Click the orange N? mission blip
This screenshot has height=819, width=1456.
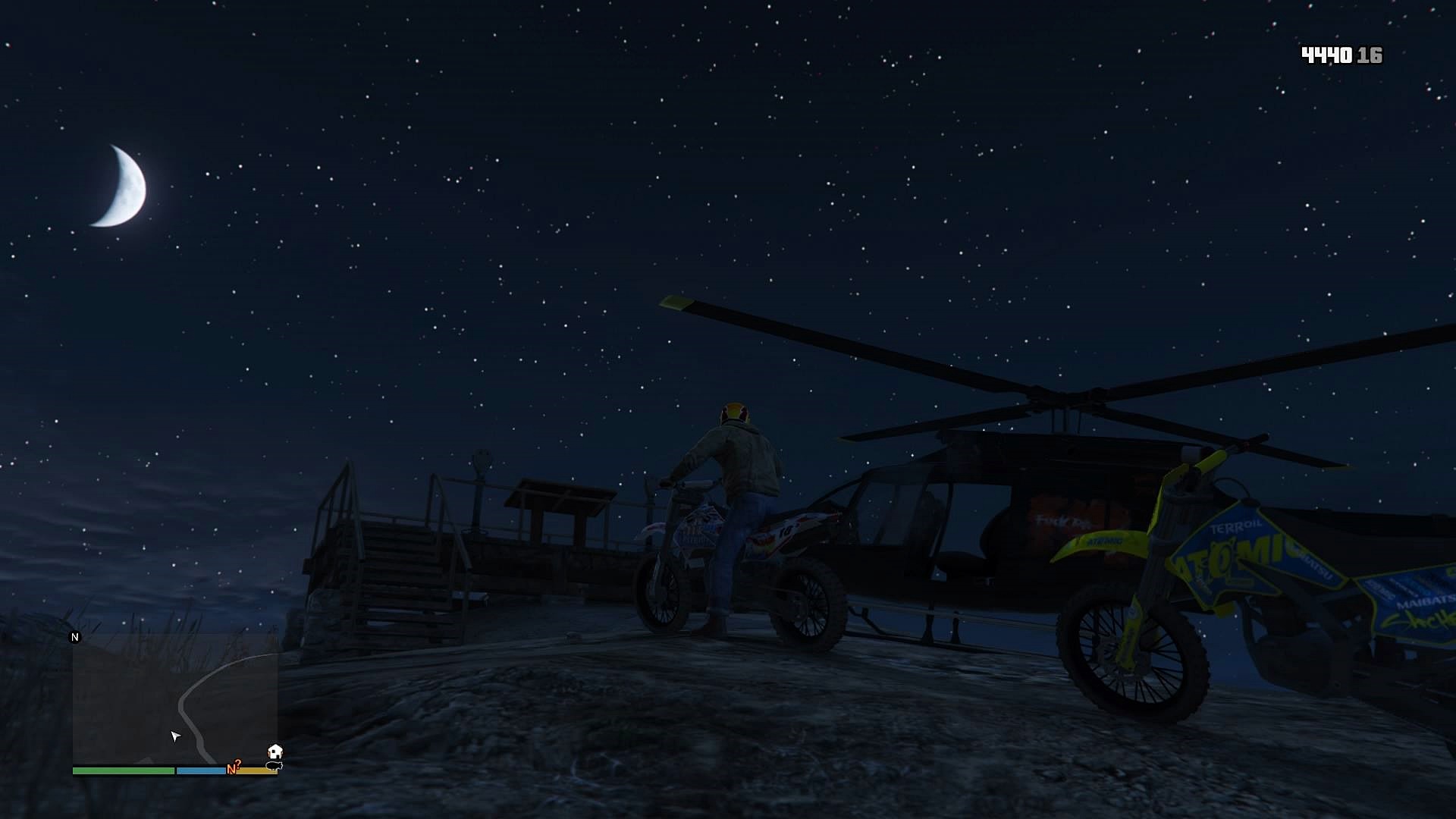[x=234, y=767]
